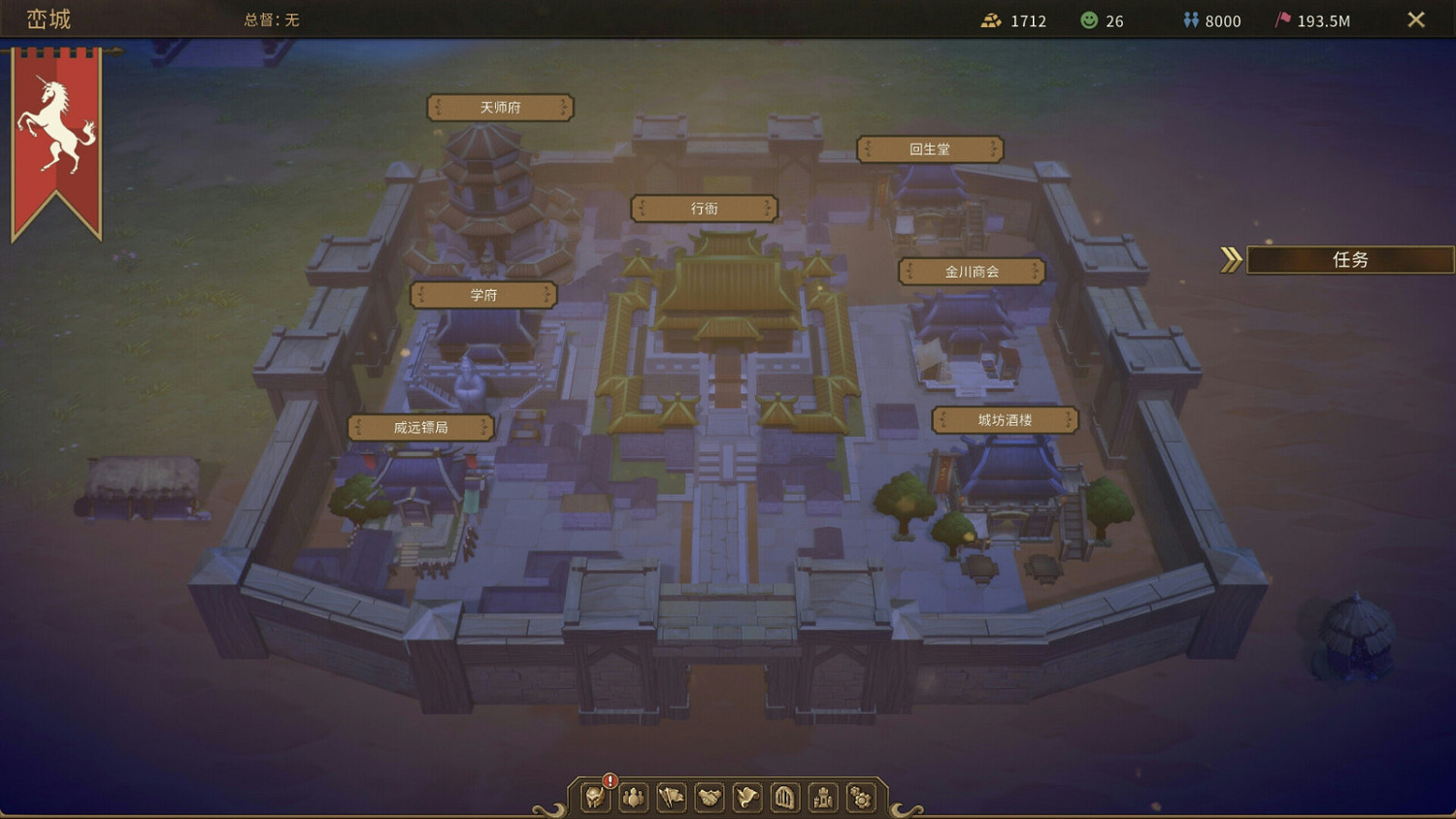Click the gold ingot resource icon
Screen dimensions: 1456x819
click(x=992, y=19)
